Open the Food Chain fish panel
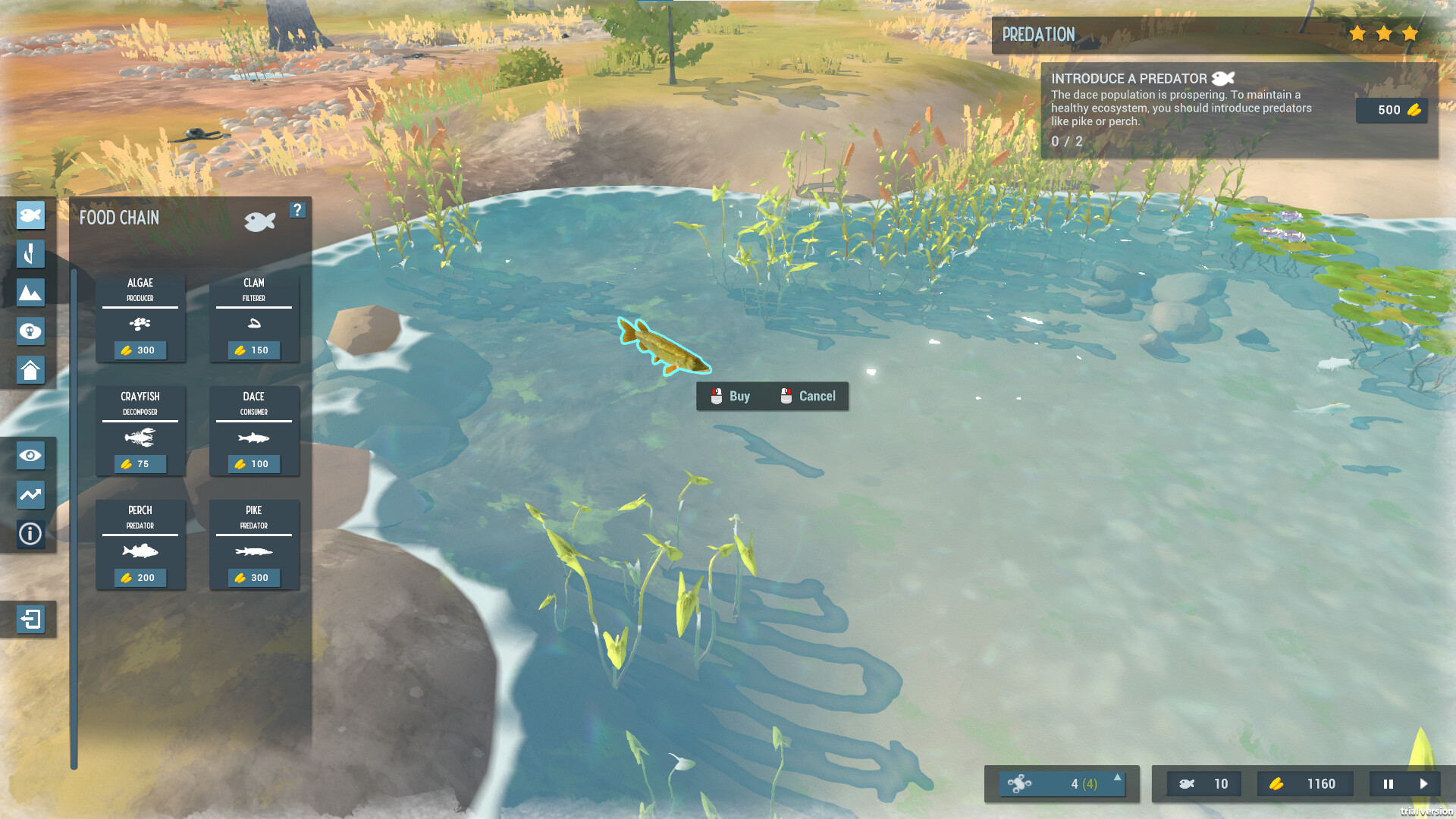 click(30, 215)
